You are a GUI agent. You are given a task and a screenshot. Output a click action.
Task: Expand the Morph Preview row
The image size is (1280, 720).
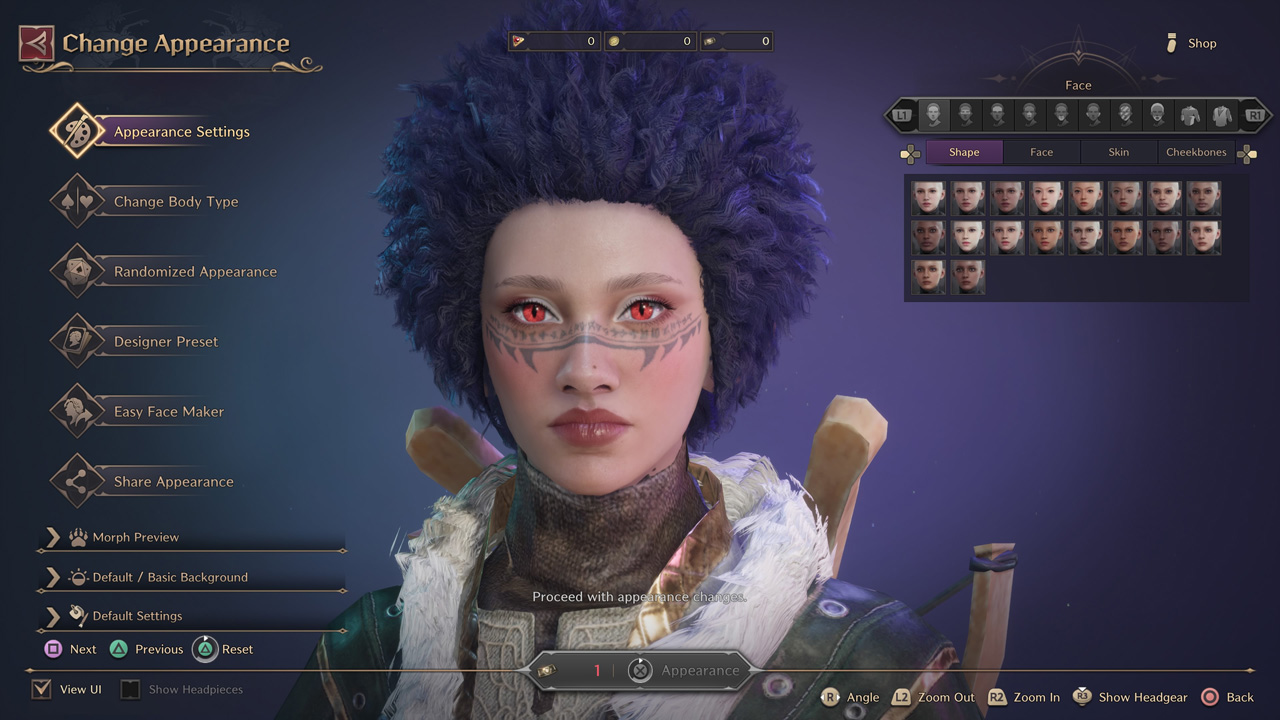[135, 538]
